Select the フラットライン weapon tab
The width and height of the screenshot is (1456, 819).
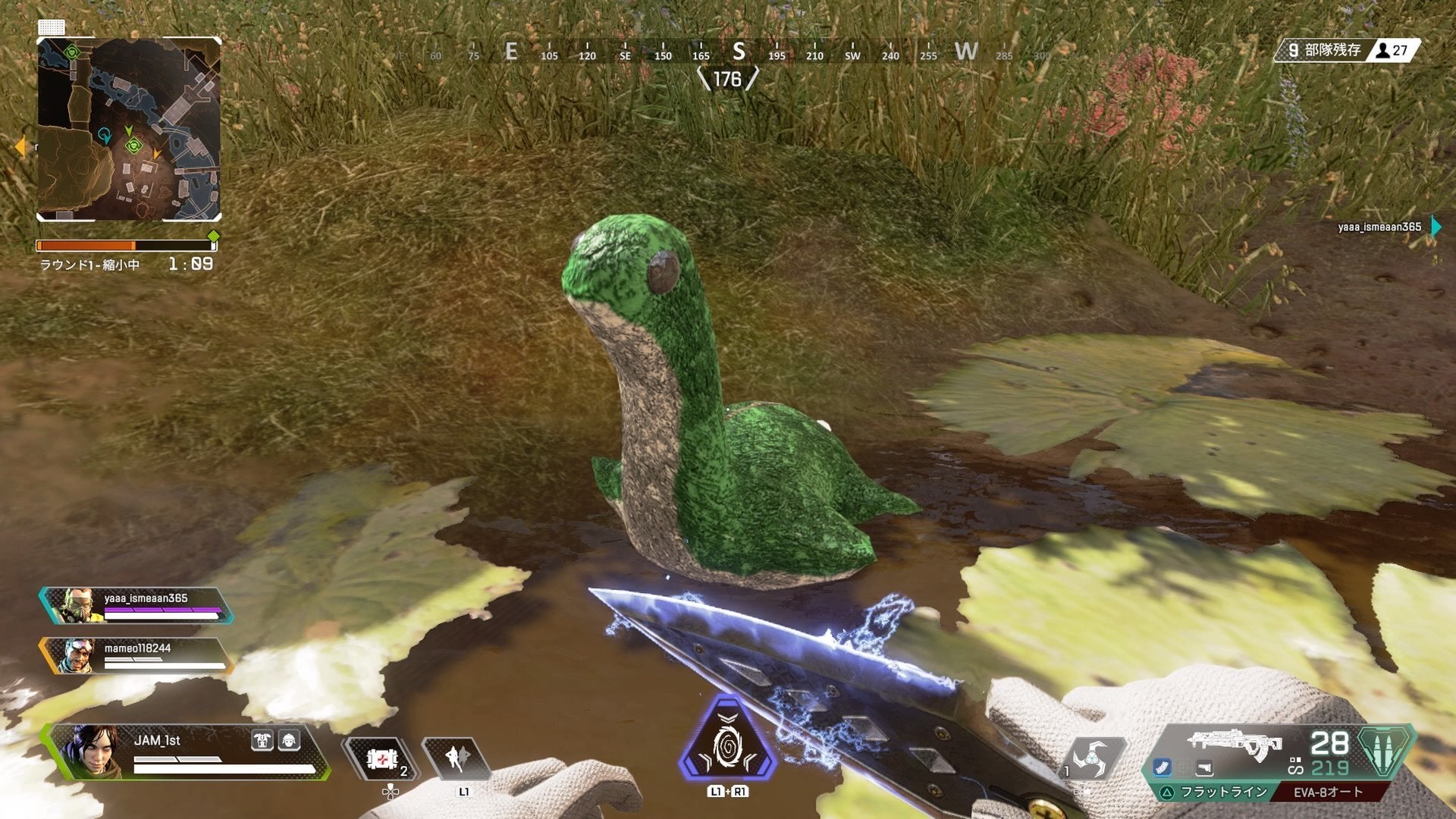[1215, 792]
